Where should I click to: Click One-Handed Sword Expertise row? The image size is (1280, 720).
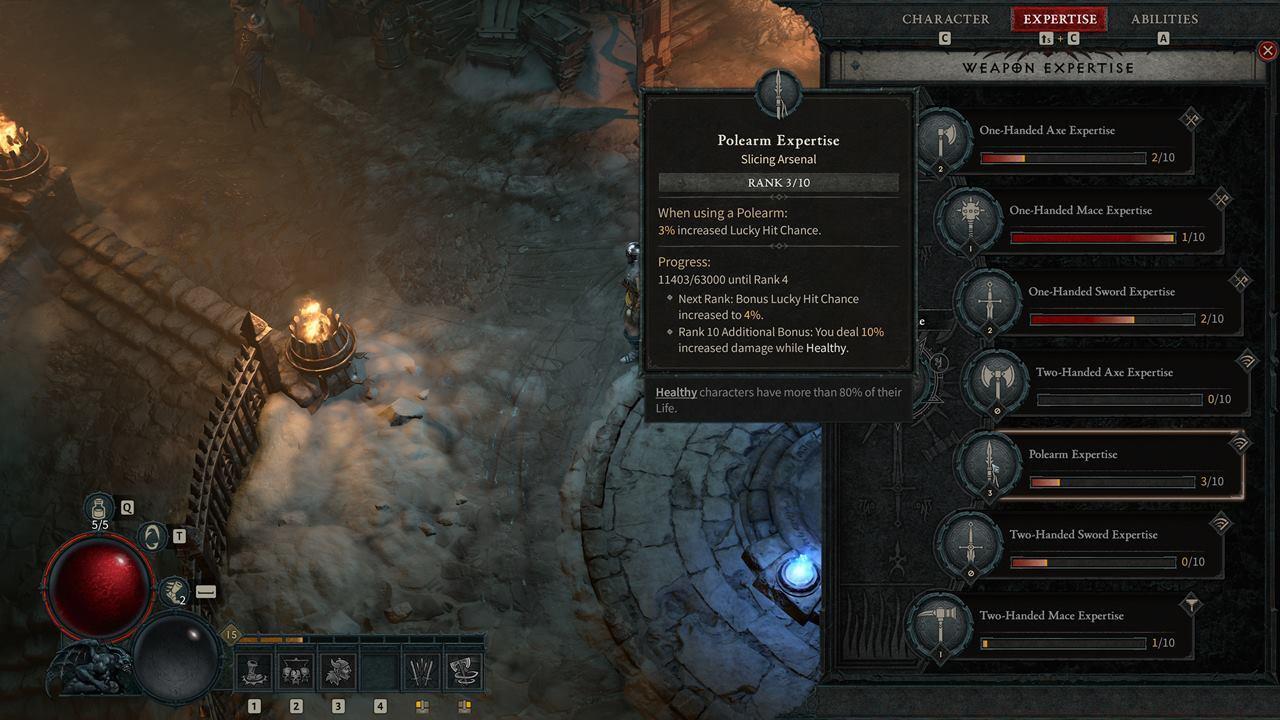1112,304
